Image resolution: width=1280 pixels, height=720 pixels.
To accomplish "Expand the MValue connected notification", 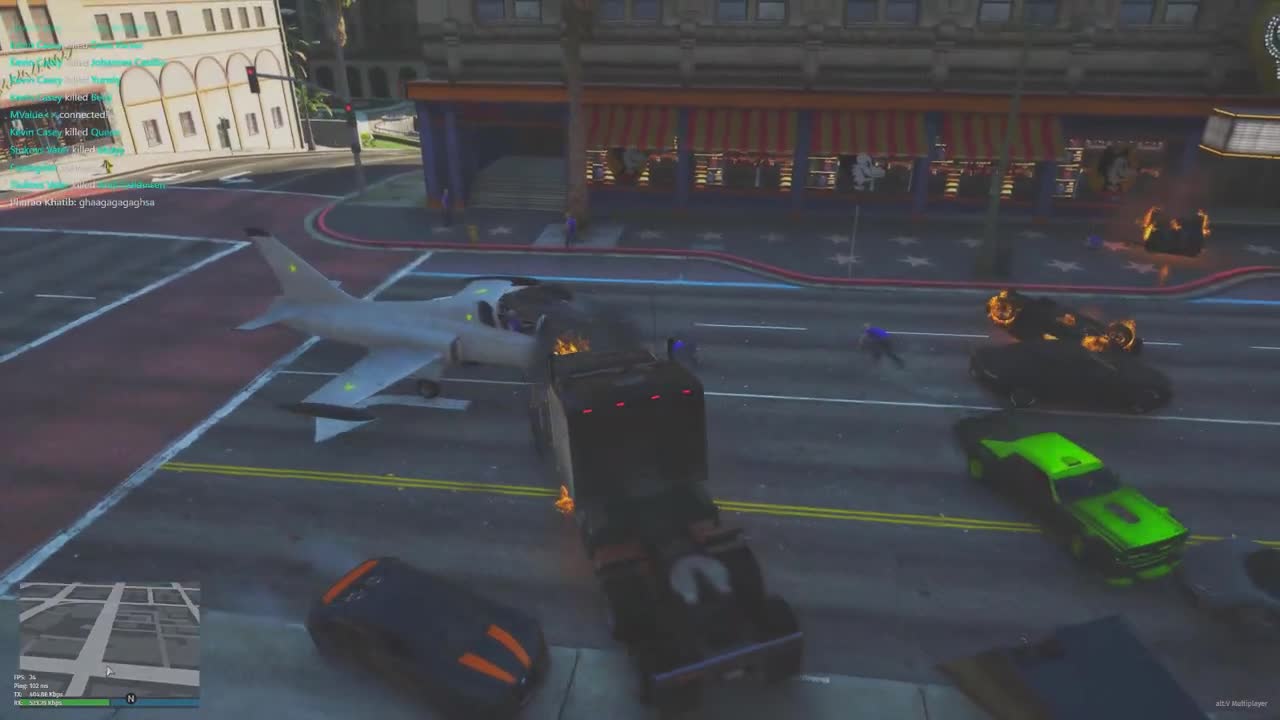I will pyautogui.click(x=58, y=114).
